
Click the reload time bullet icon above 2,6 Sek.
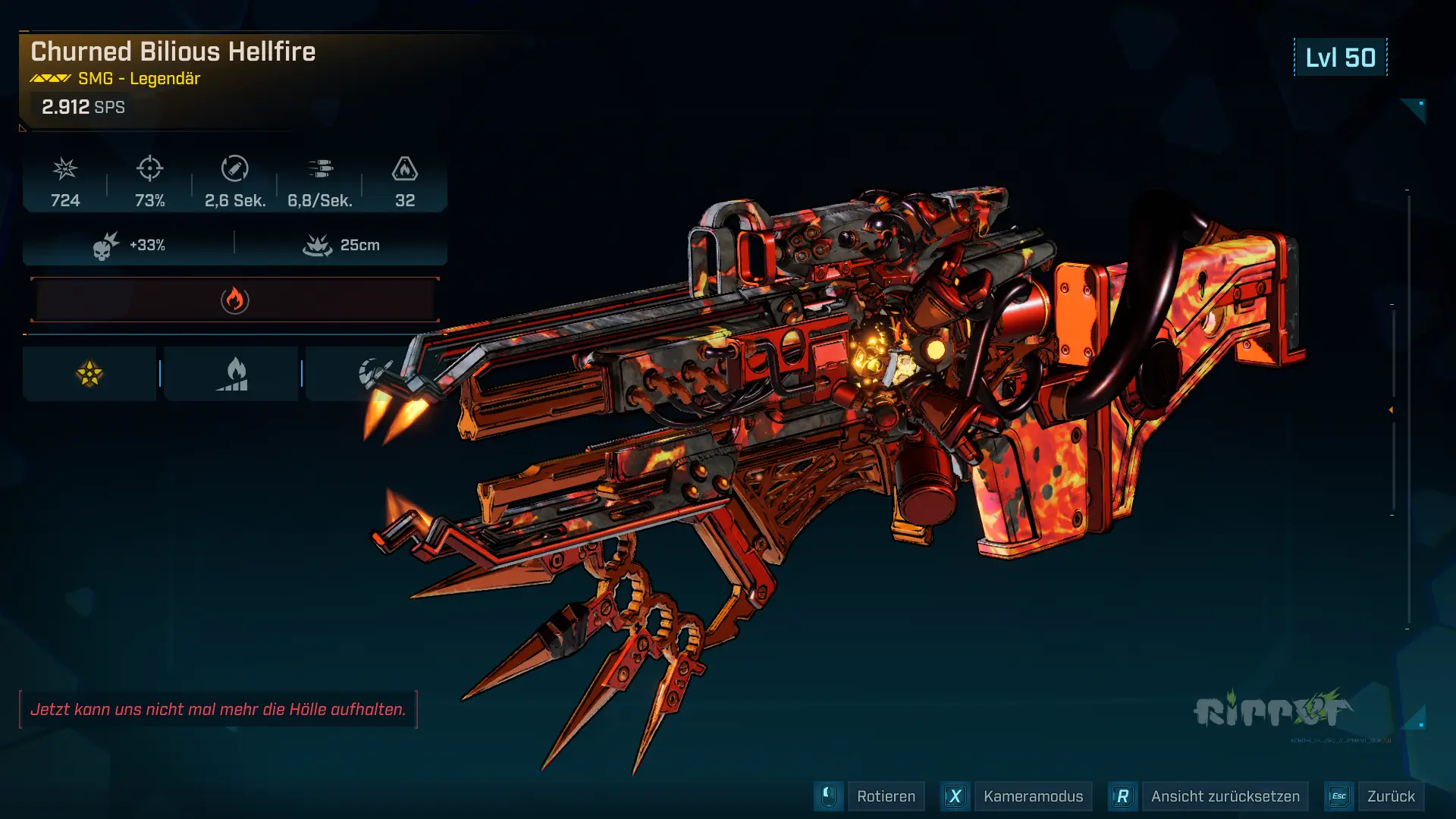(x=235, y=168)
